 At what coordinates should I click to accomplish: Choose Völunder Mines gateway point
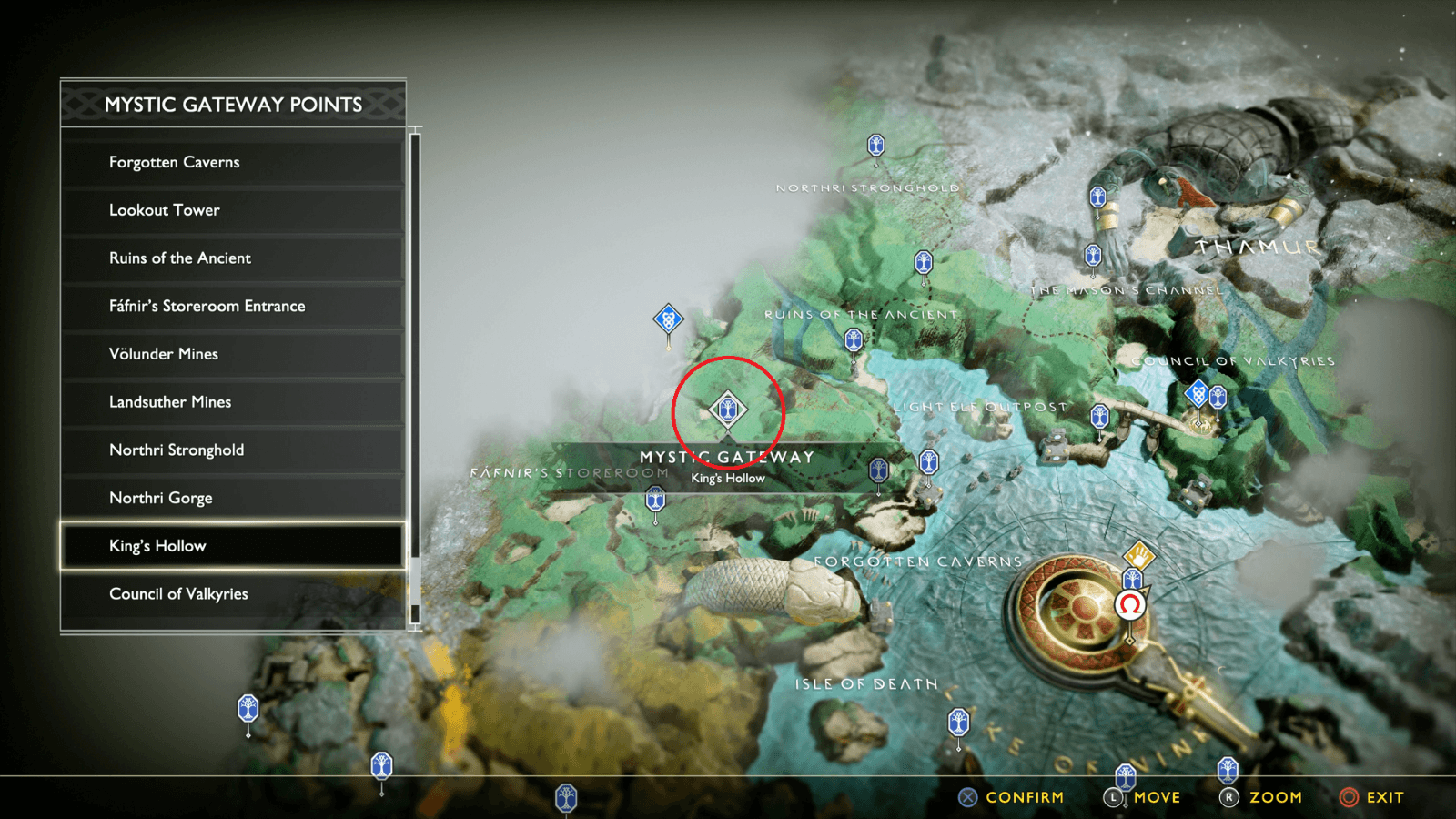pos(232,354)
